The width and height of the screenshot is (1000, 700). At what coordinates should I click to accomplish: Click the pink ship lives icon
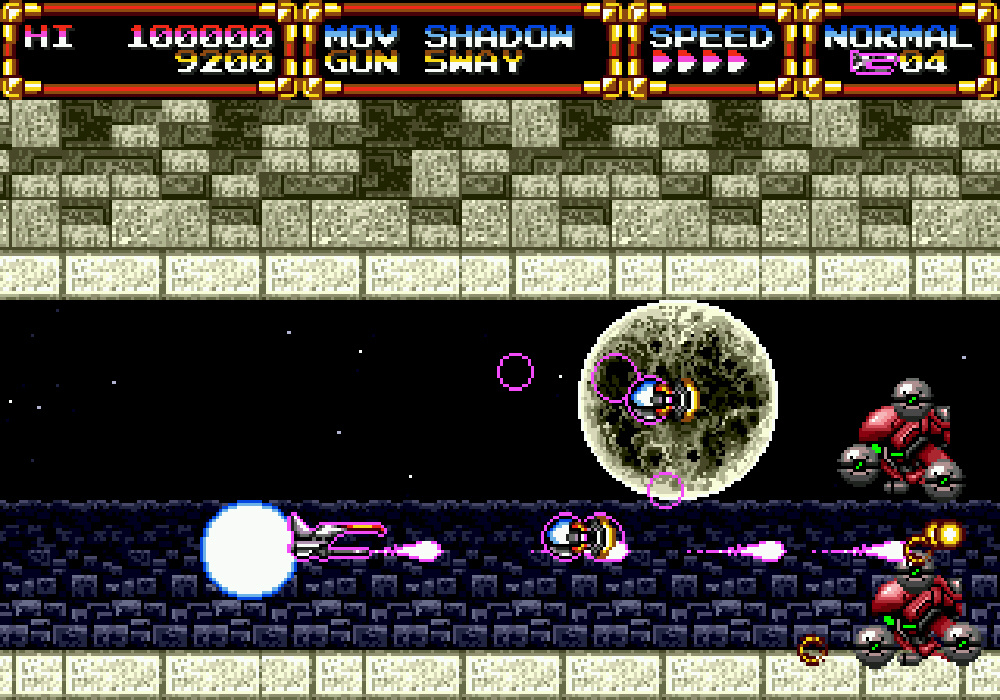point(872,63)
